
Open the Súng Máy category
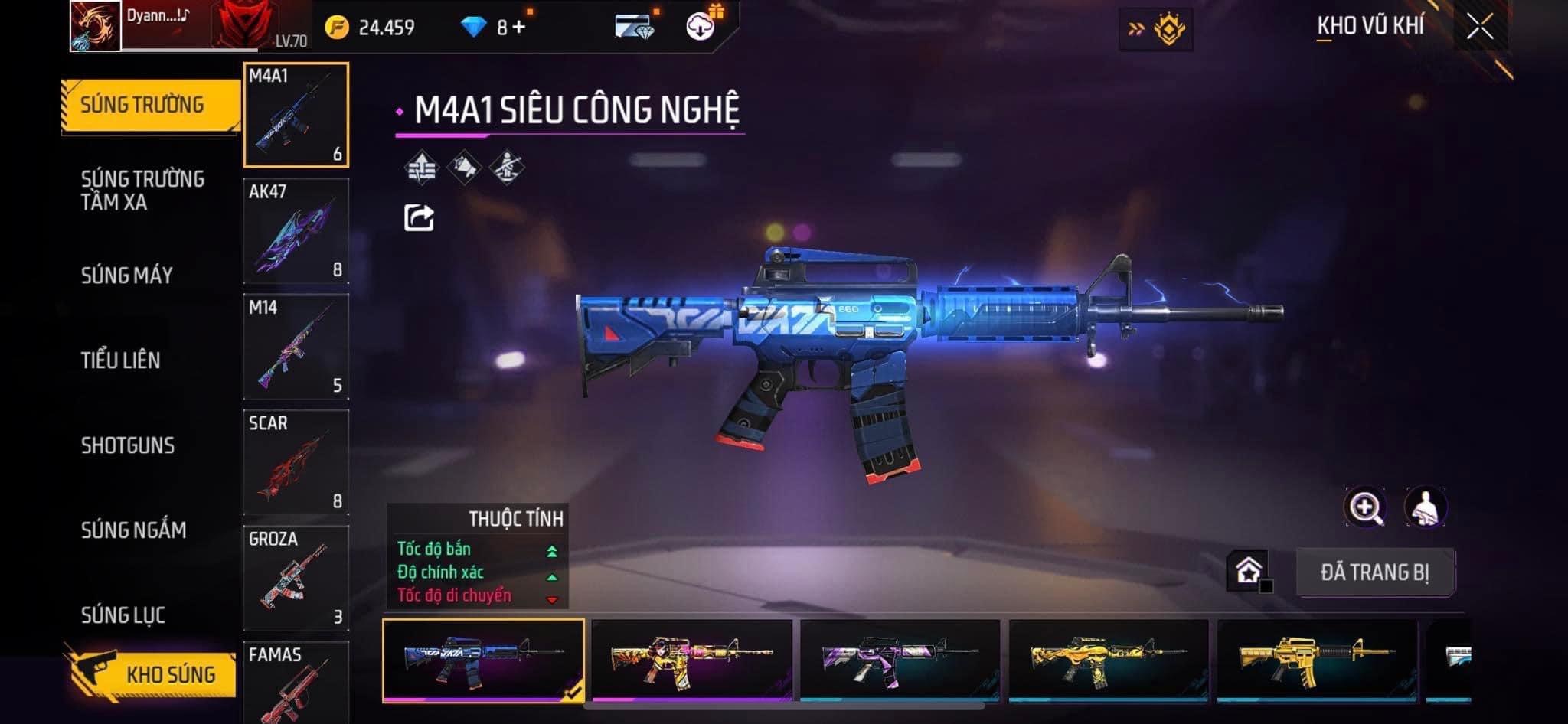(127, 276)
